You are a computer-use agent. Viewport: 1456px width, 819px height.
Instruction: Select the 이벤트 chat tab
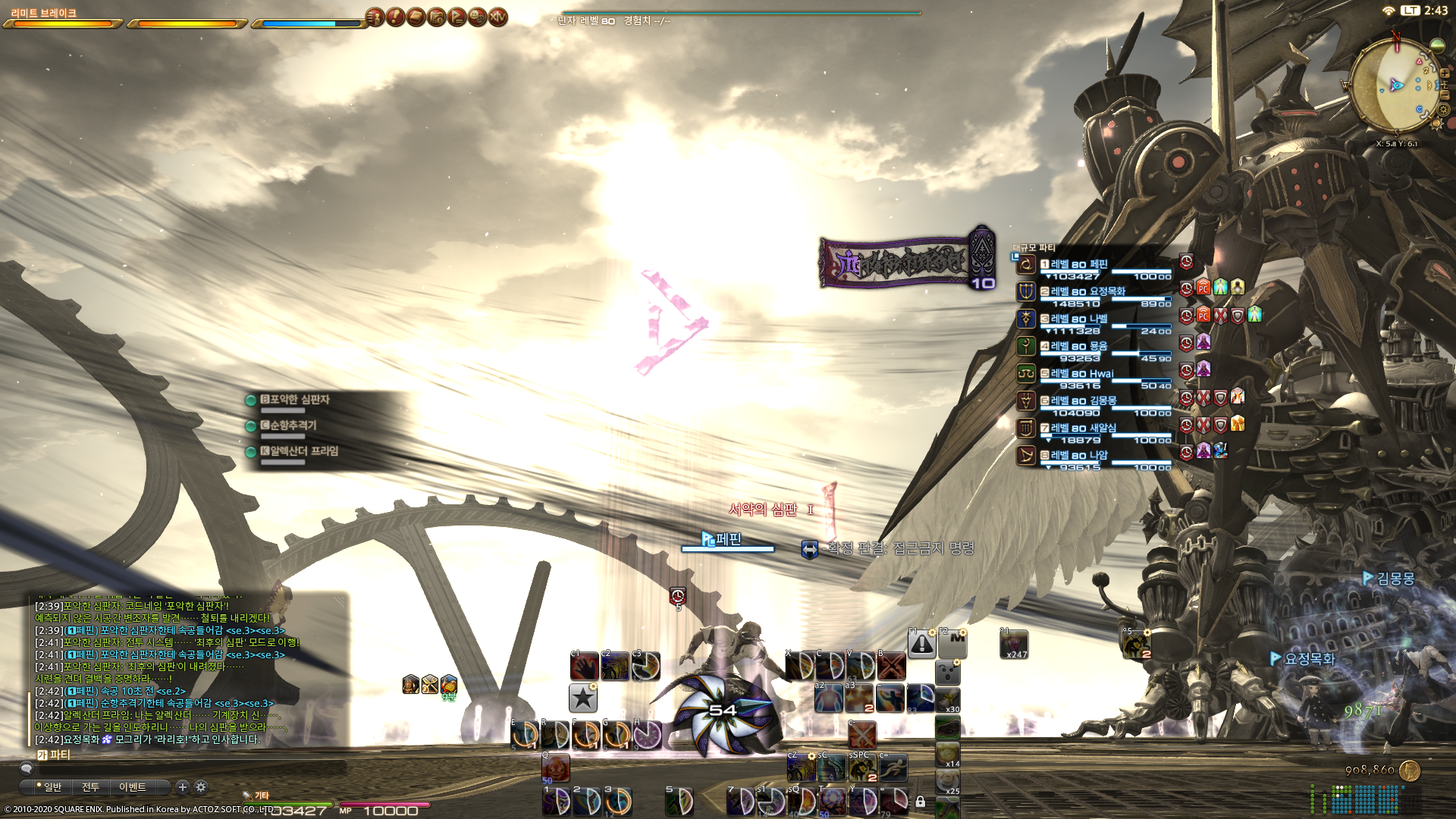132,787
